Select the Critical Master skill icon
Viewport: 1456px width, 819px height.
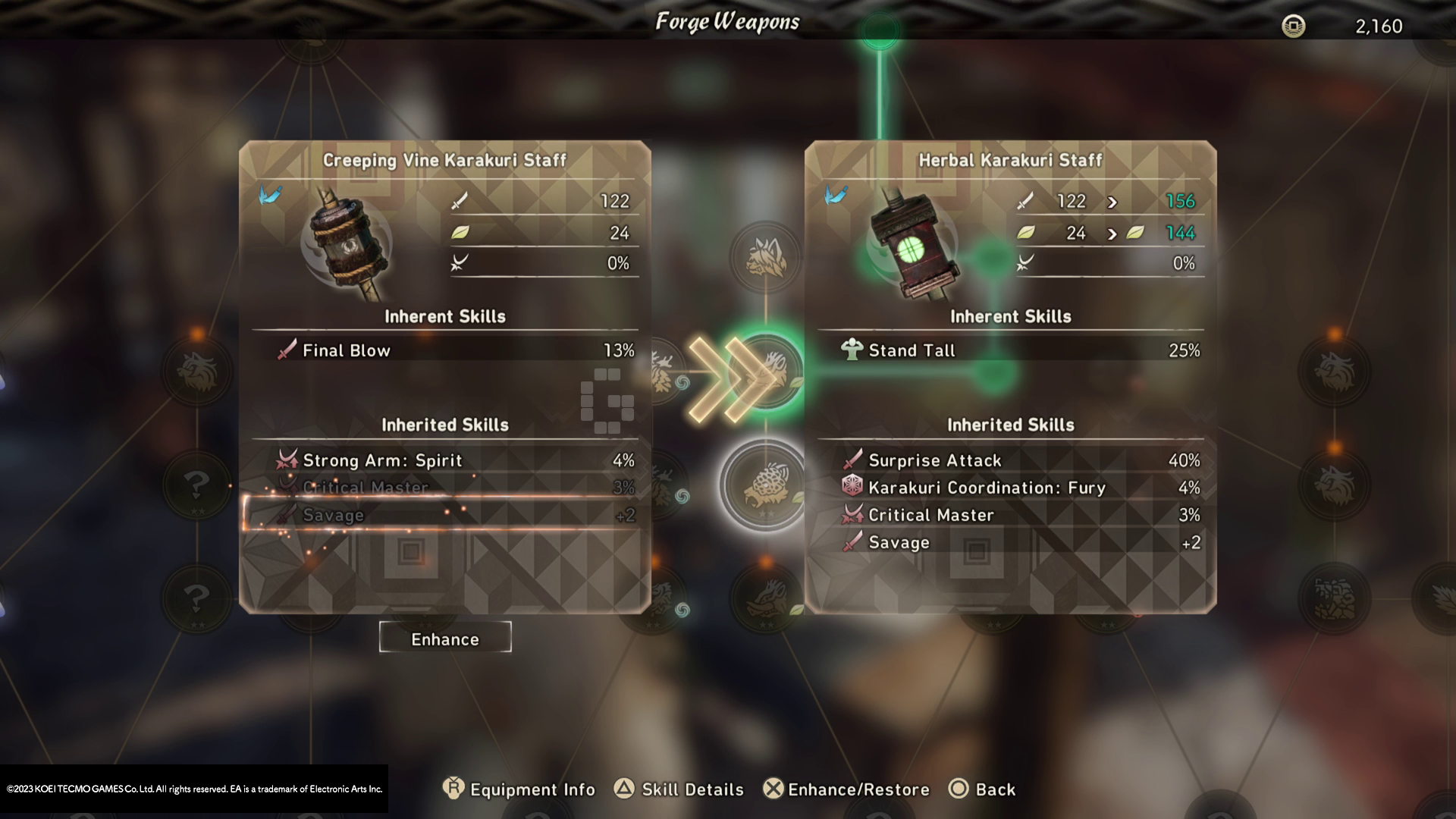pyautogui.click(x=854, y=515)
